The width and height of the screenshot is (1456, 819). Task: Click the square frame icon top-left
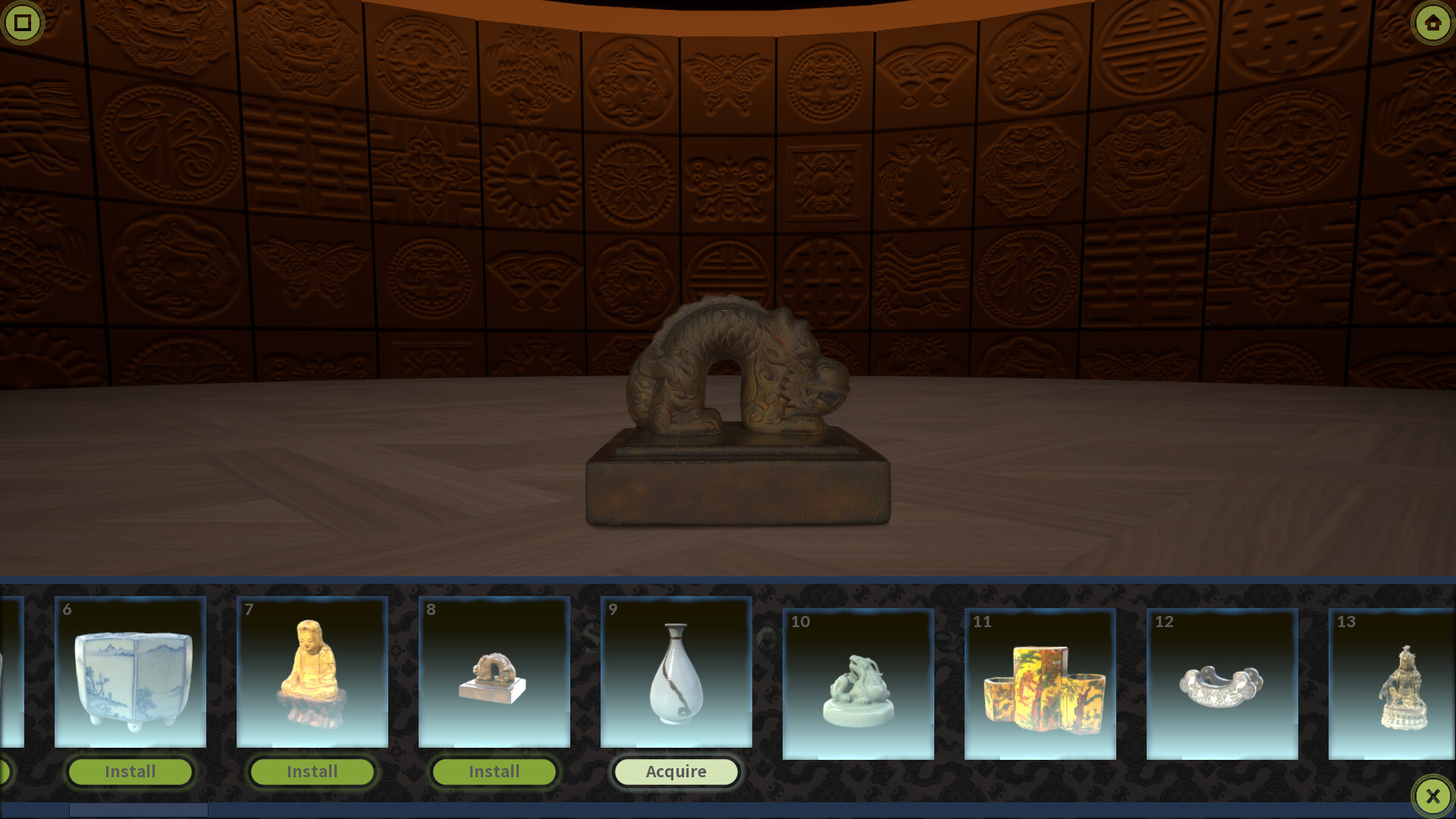(x=23, y=23)
